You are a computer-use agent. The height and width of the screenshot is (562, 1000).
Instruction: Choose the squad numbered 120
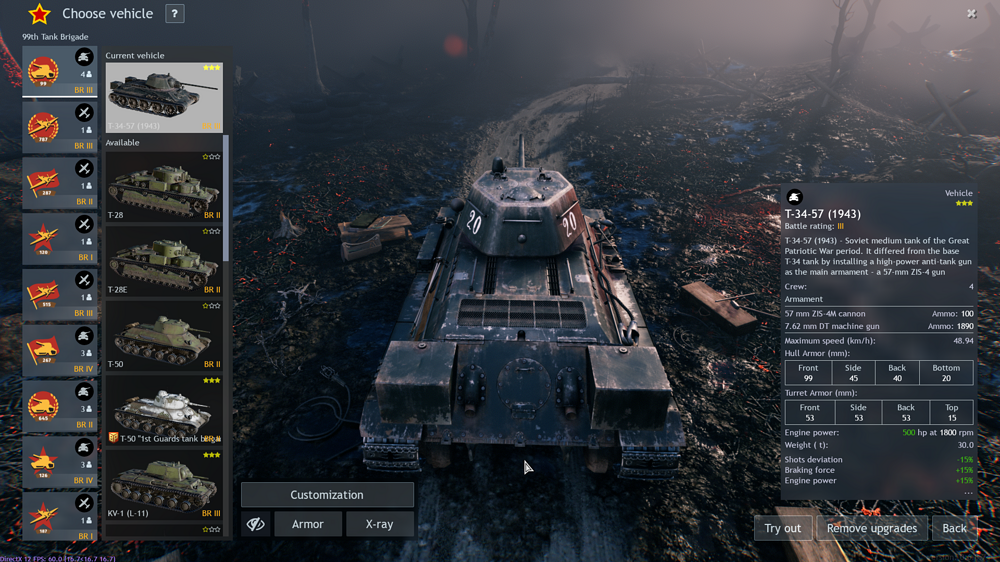(60, 239)
